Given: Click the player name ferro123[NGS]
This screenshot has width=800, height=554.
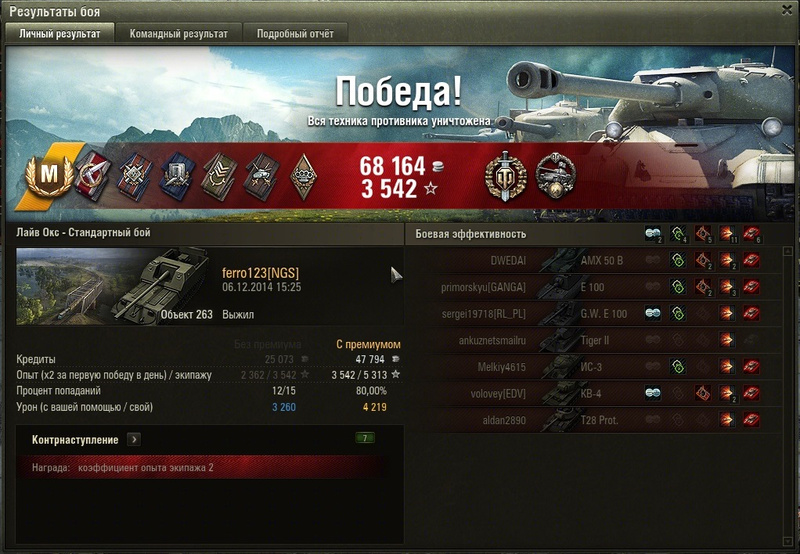Looking at the screenshot, I should [260, 274].
